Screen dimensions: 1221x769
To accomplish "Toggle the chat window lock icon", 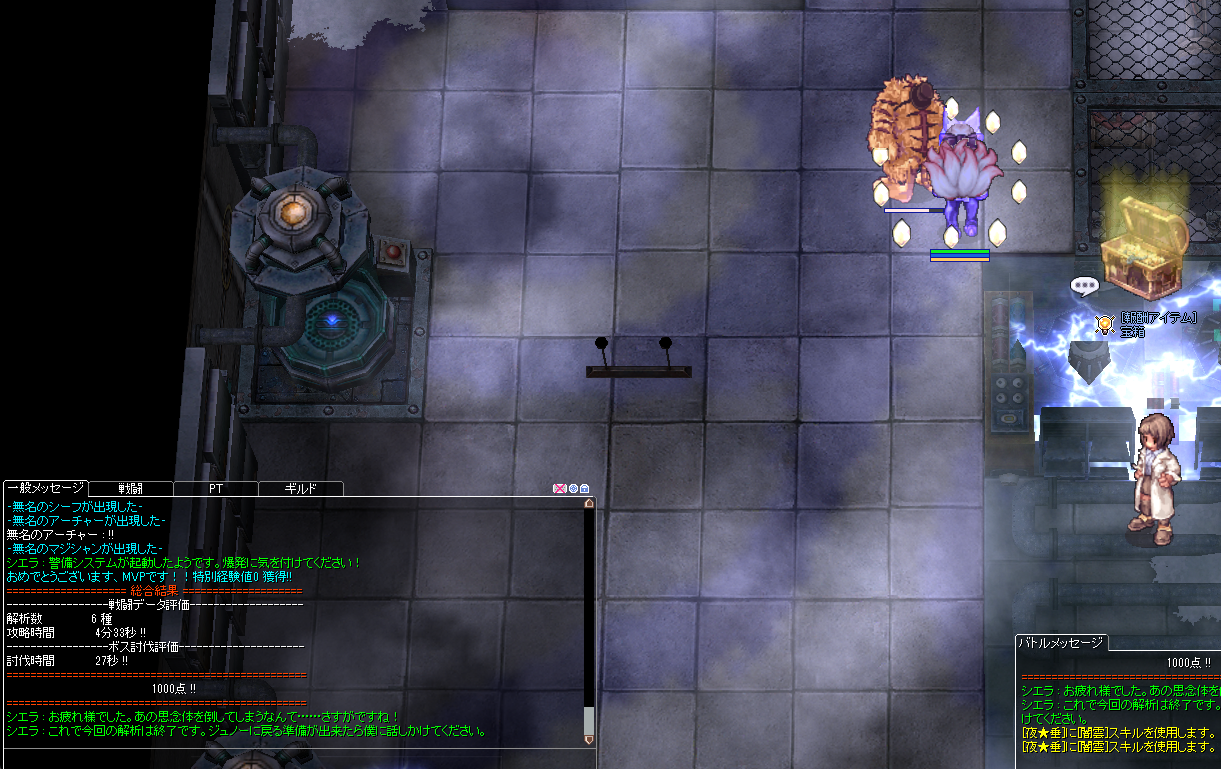I will [585, 489].
